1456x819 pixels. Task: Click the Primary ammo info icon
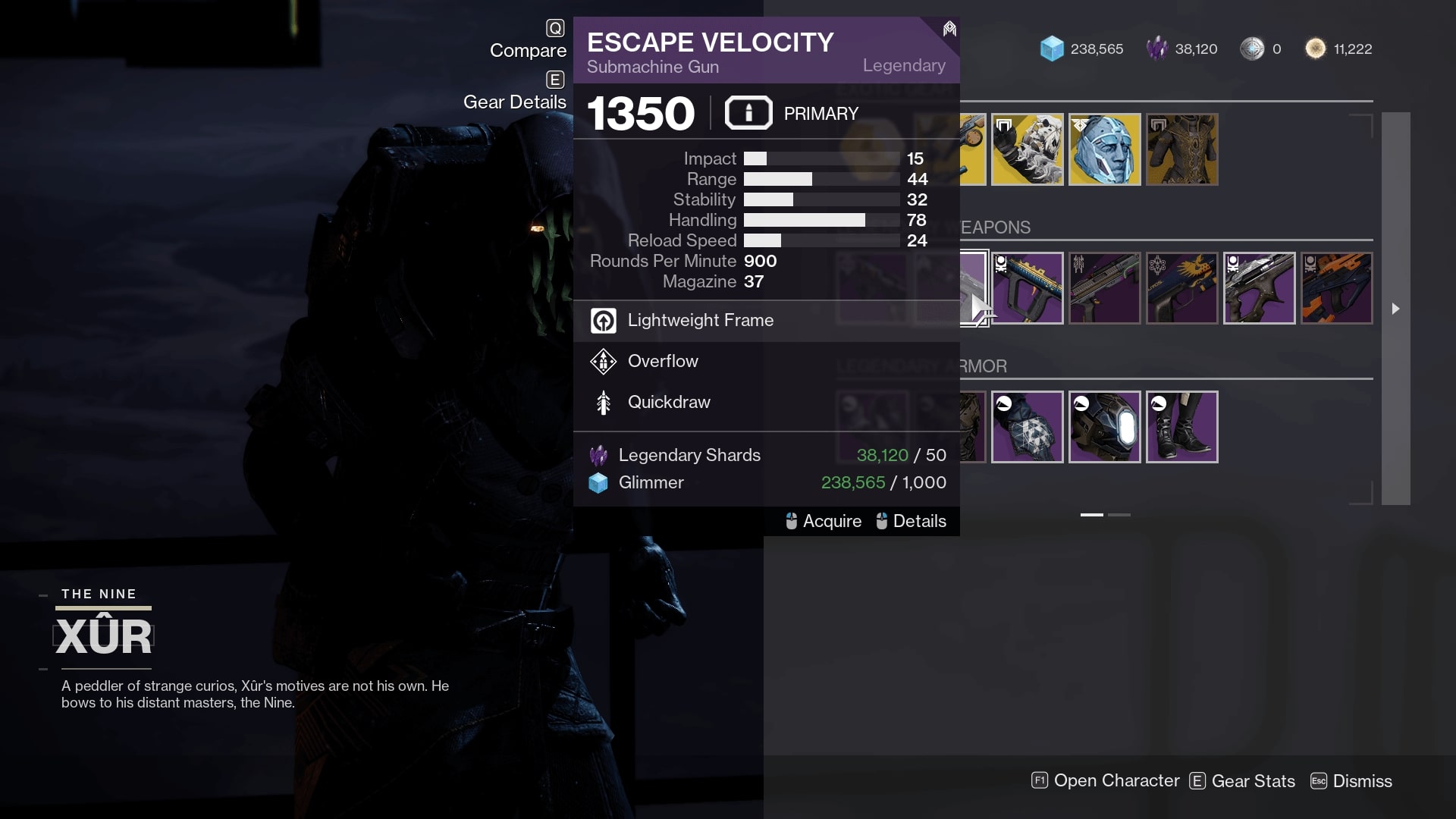click(748, 112)
